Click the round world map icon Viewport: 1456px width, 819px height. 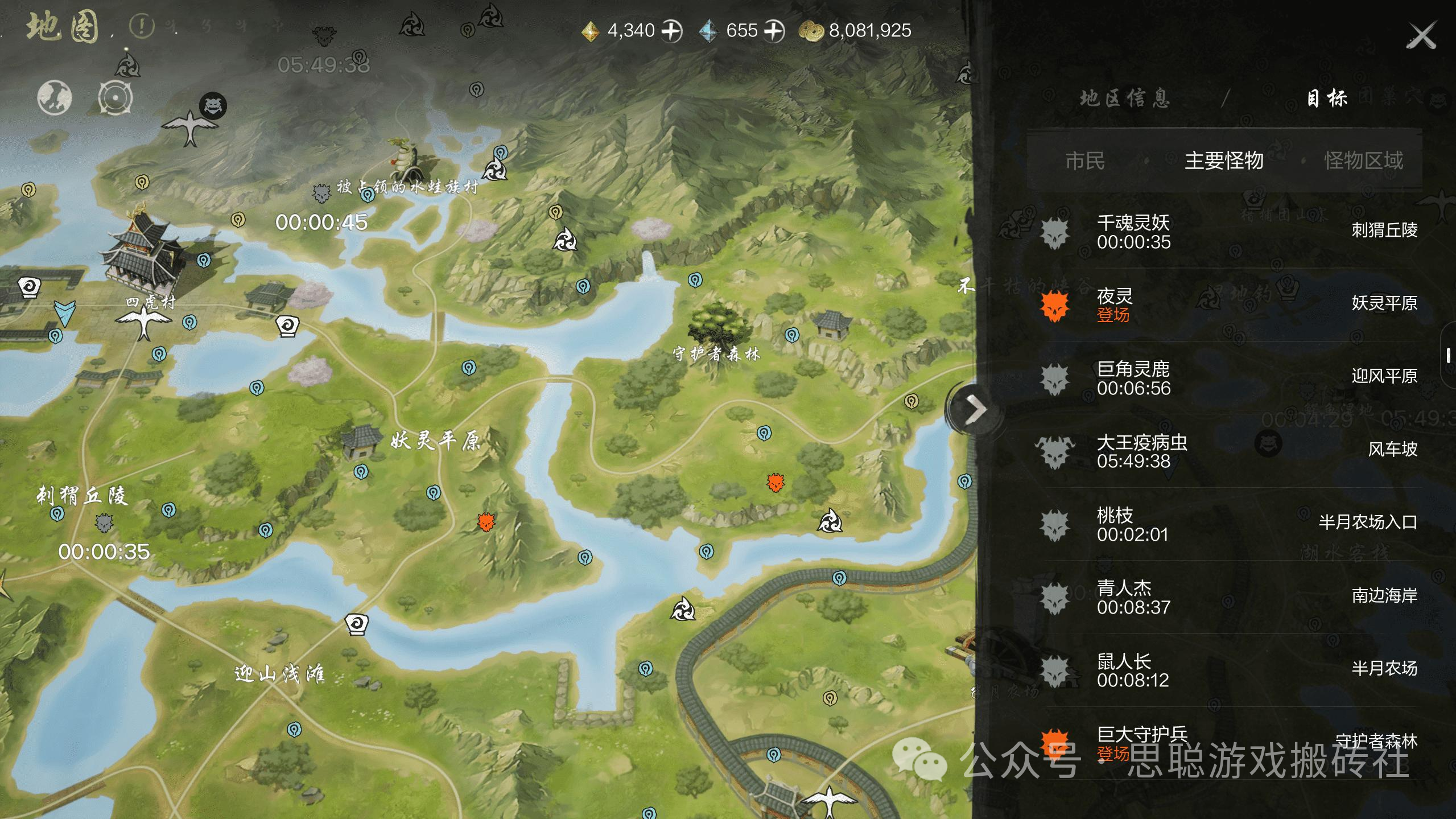coord(55,98)
